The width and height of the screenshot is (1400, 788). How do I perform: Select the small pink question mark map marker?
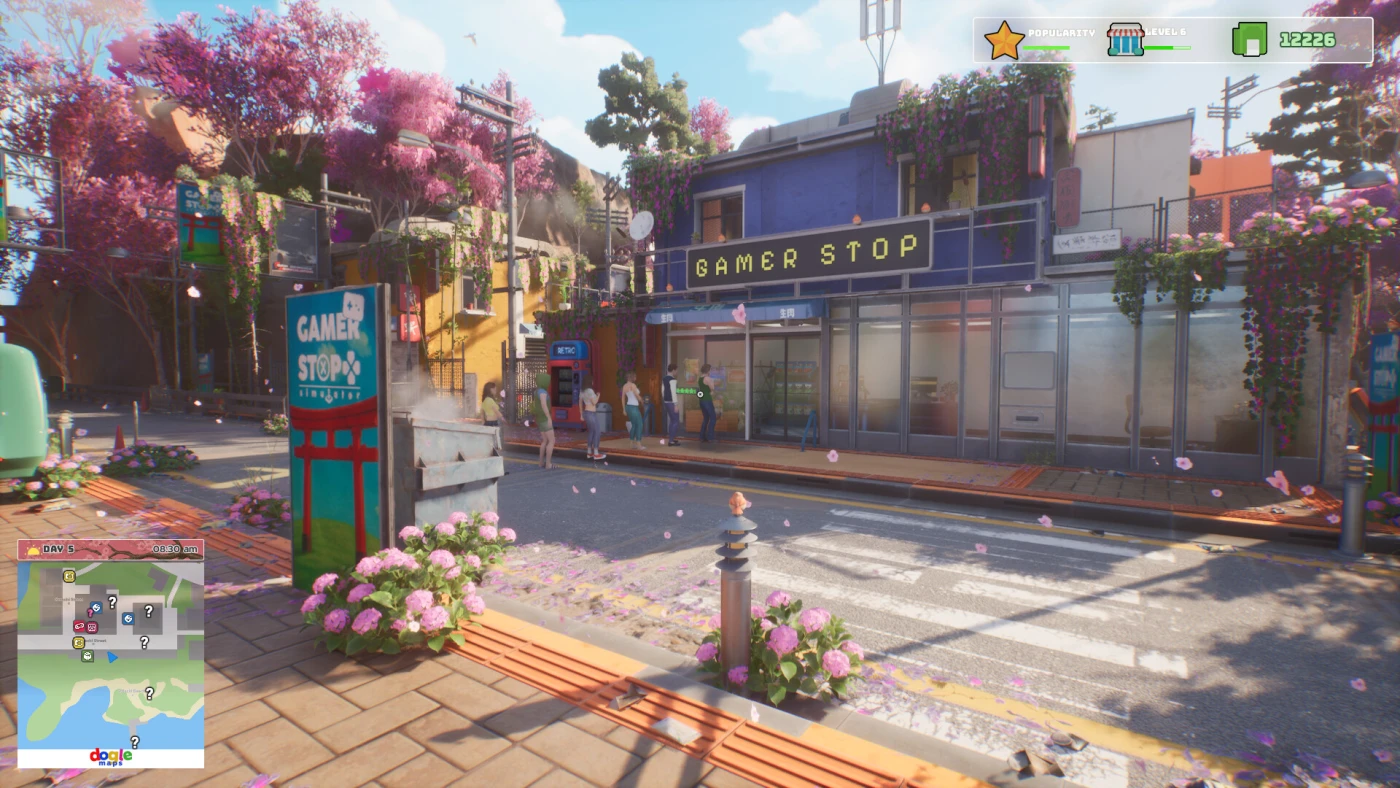(x=90, y=612)
